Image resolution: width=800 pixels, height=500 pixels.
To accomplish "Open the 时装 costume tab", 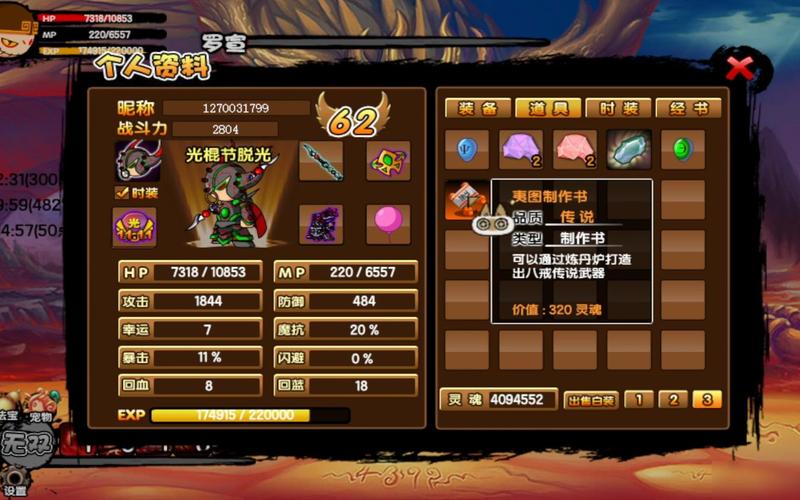I will click(x=606, y=108).
